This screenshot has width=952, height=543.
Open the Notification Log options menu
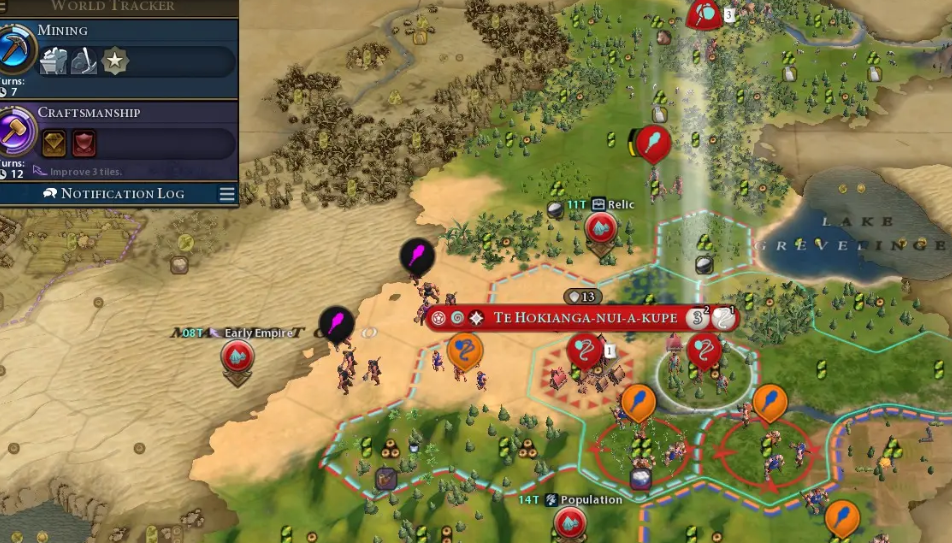click(x=227, y=194)
